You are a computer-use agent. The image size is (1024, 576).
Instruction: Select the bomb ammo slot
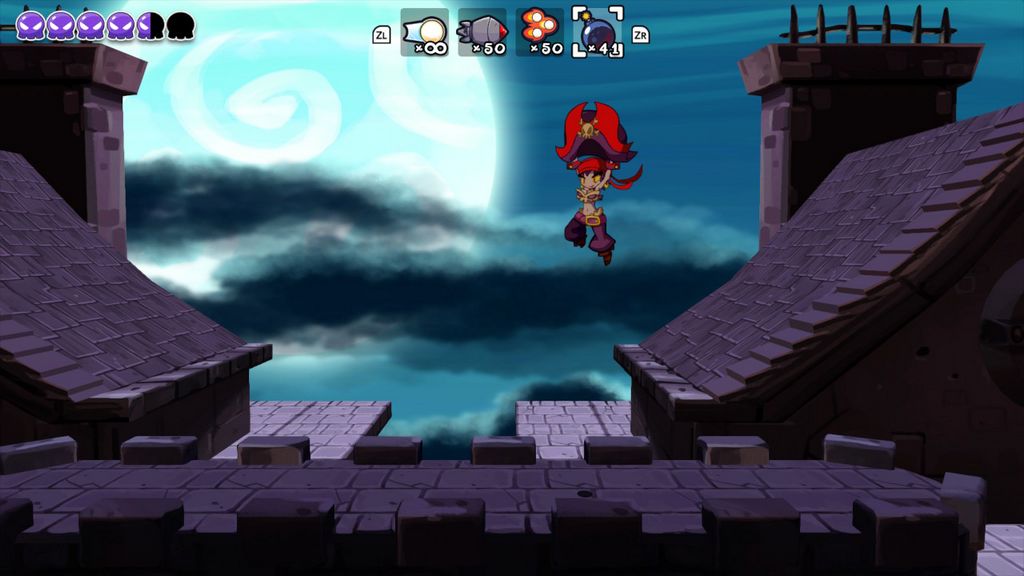click(x=598, y=33)
